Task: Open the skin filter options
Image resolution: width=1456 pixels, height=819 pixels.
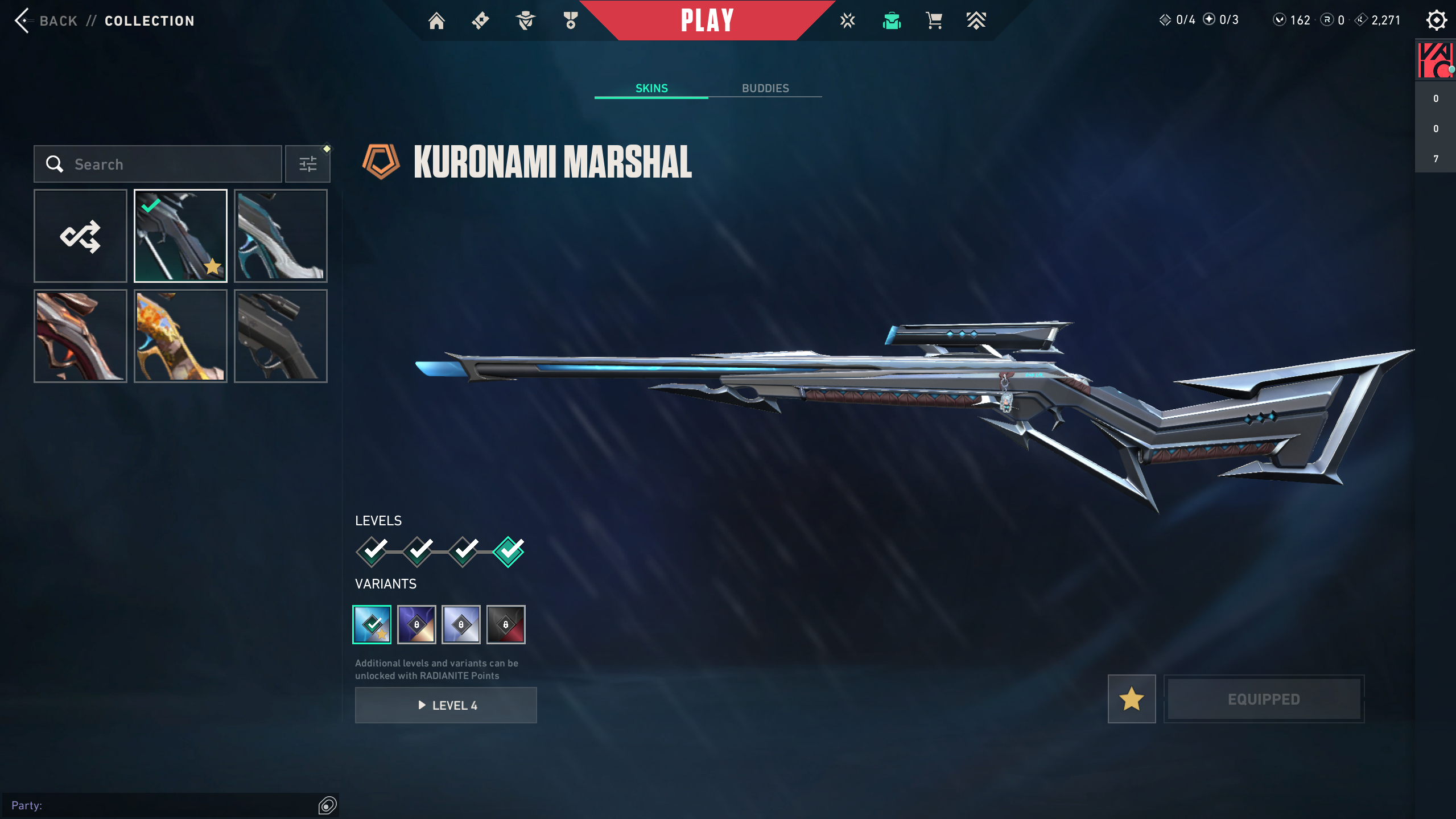Action: click(x=308, y=164)
